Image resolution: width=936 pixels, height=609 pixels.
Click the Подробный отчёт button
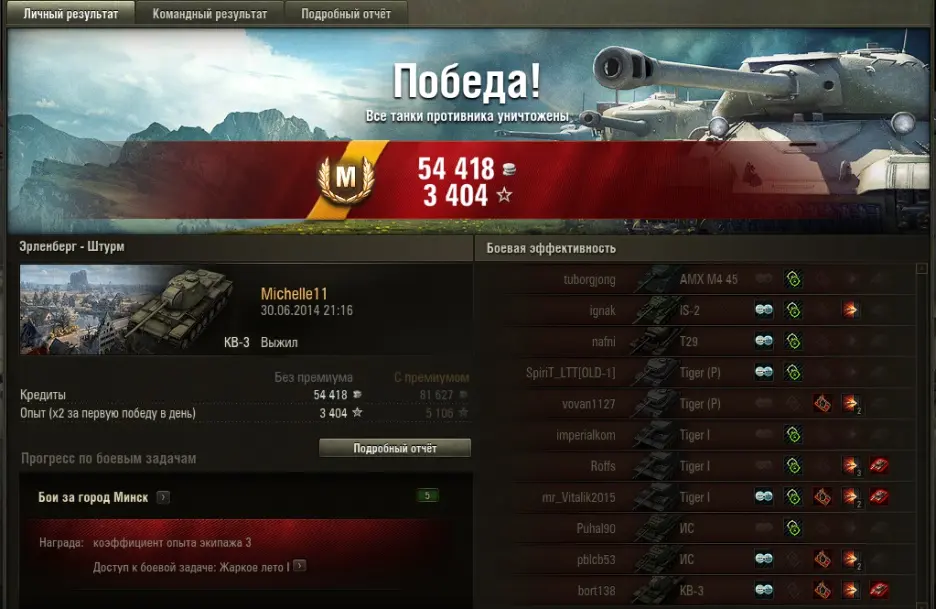[394, 448]
